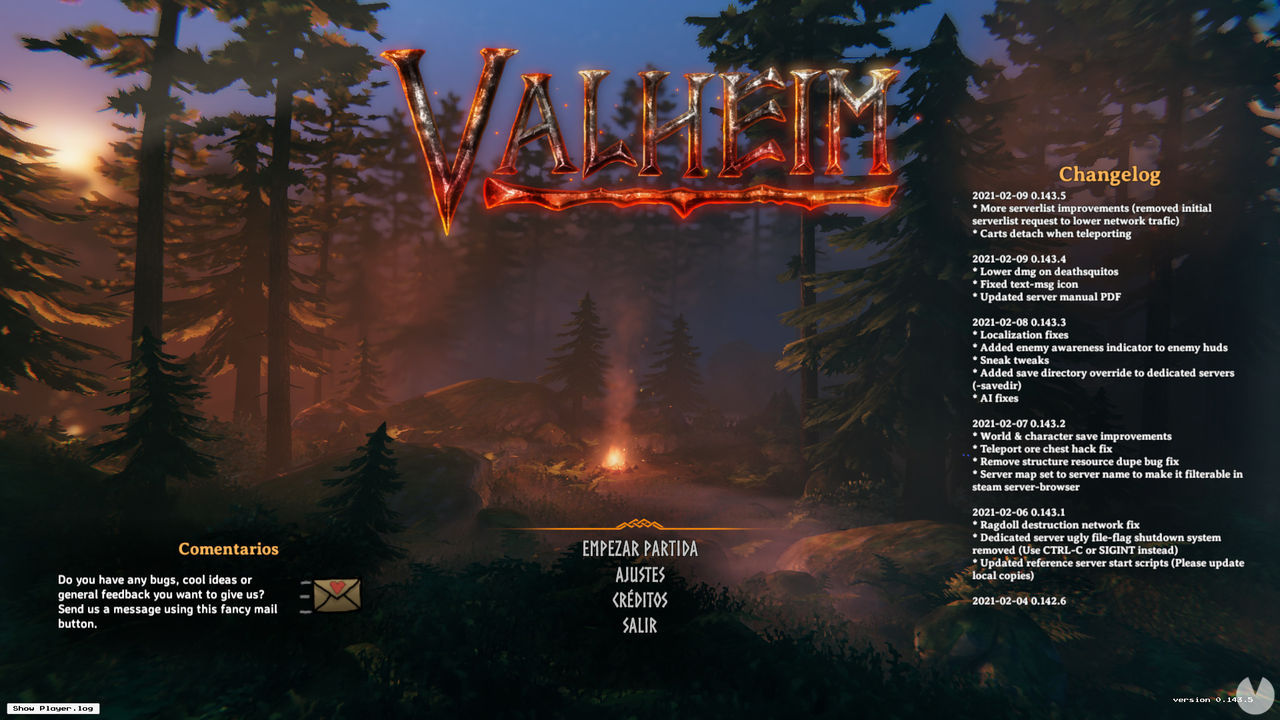Click the Comentarios heading
1280x720 pixels.
point(228,549)
